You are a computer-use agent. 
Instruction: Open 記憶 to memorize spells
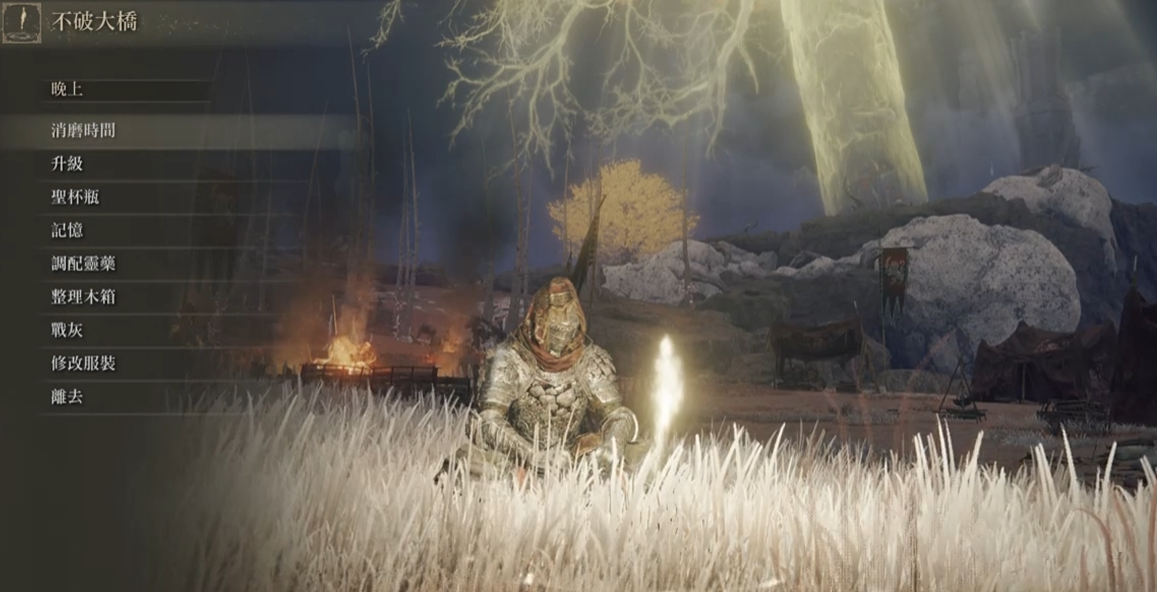68,230
